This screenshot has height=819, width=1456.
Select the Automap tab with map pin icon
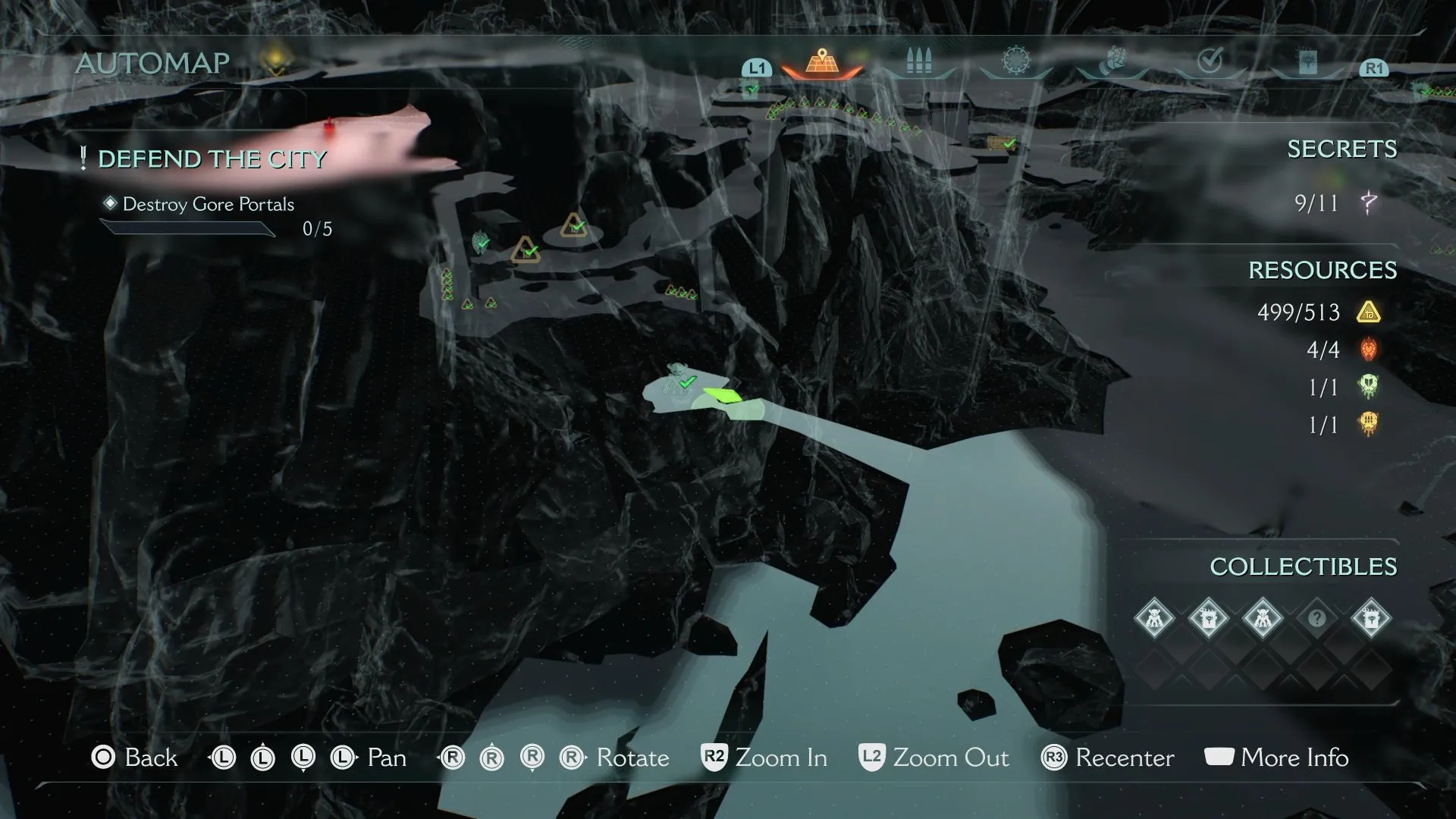click(x=821, y=62)
